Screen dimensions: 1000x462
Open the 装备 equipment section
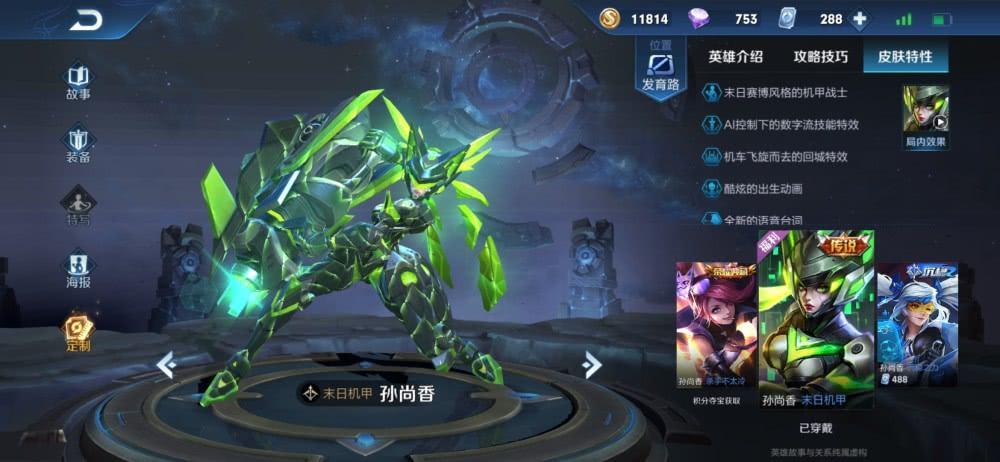coord(78,144)
